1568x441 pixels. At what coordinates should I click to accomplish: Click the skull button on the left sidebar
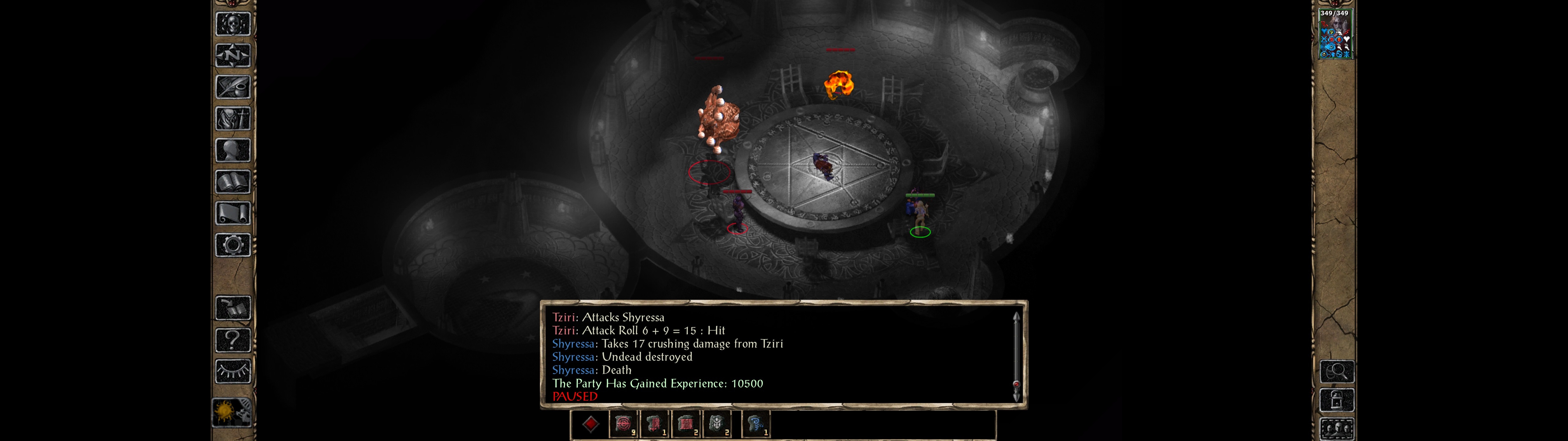tap(233, 24)
